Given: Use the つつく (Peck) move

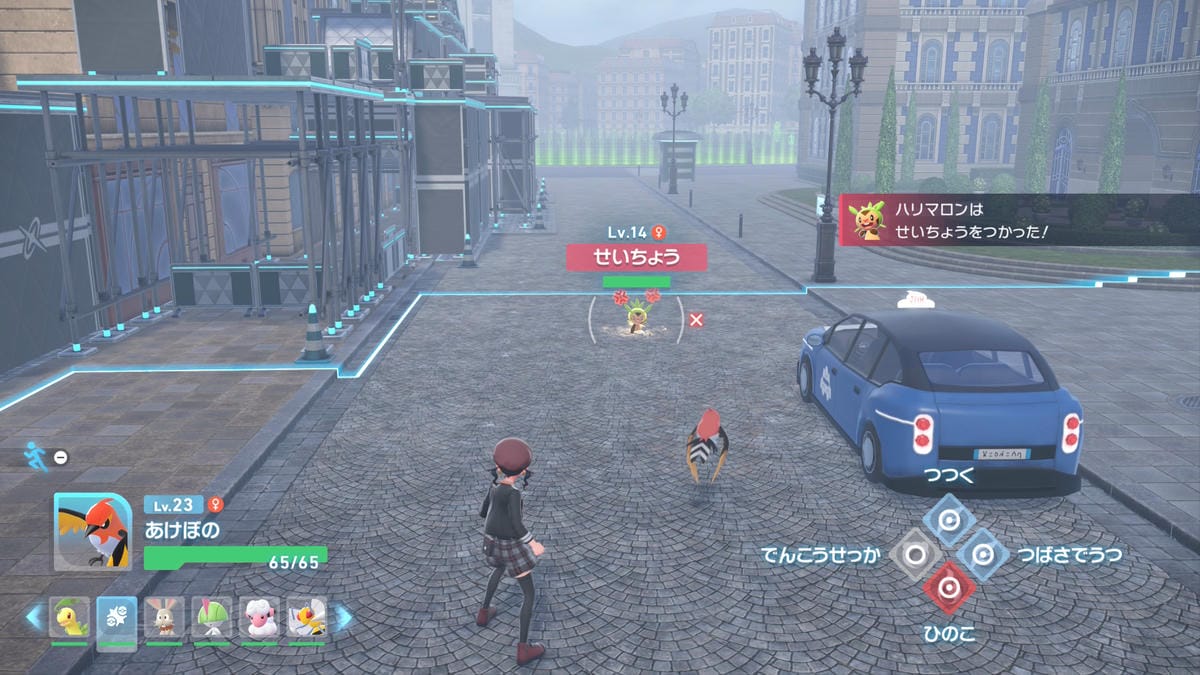Looking at the screenshot, I should (x=948, y=519).
